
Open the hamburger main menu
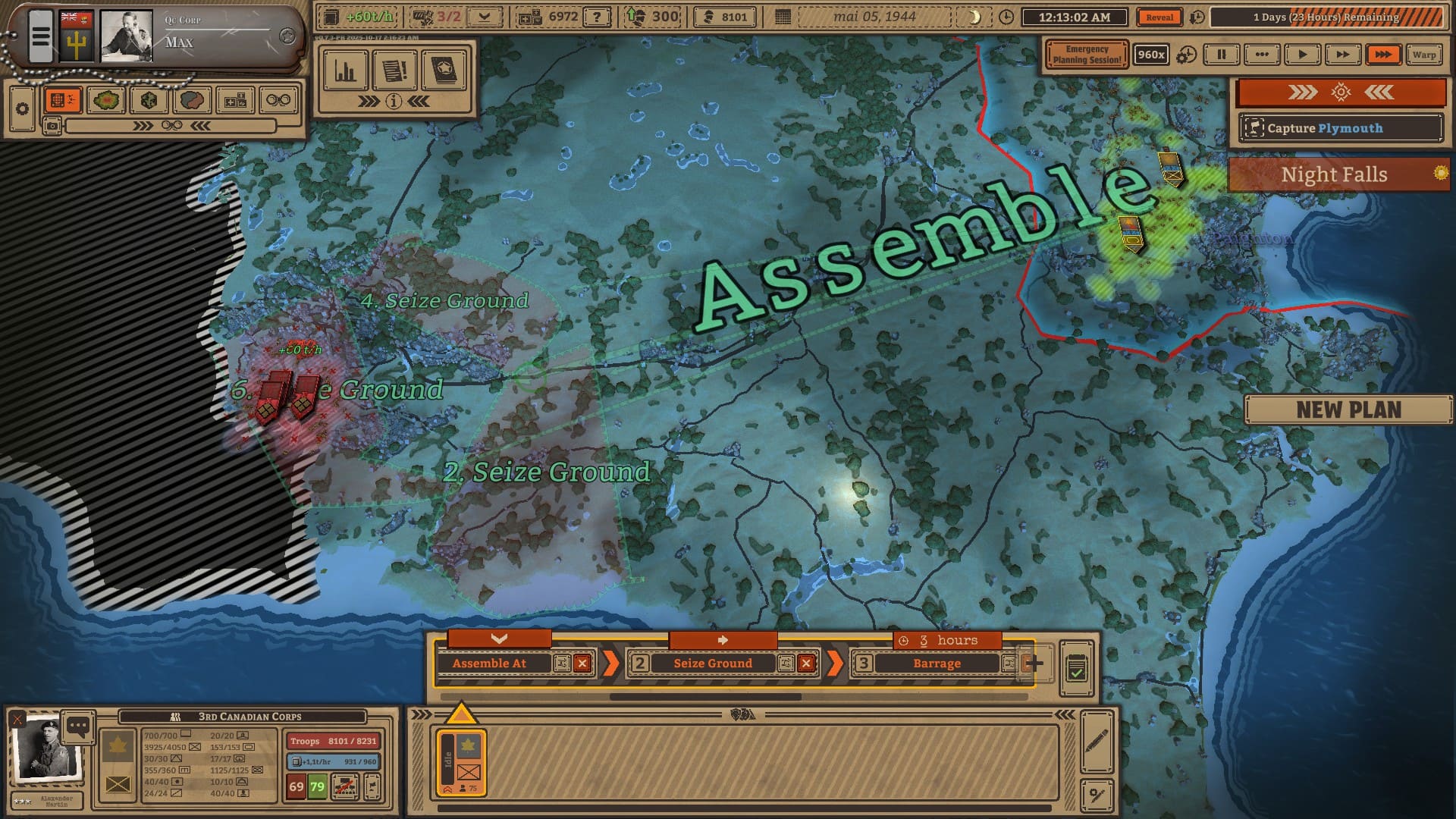coord(41,36)
